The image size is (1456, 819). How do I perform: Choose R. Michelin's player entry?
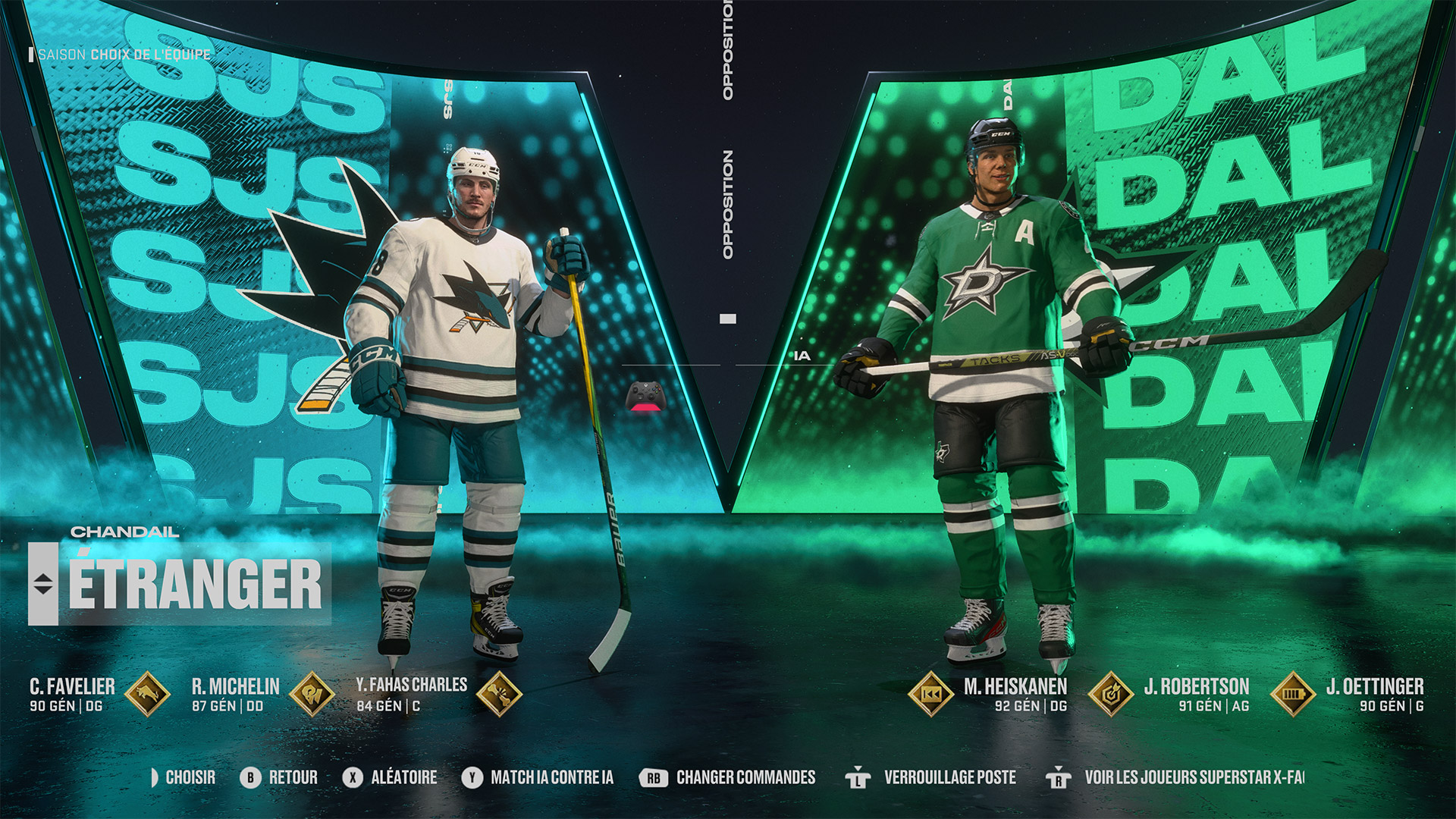pos(236,694)
